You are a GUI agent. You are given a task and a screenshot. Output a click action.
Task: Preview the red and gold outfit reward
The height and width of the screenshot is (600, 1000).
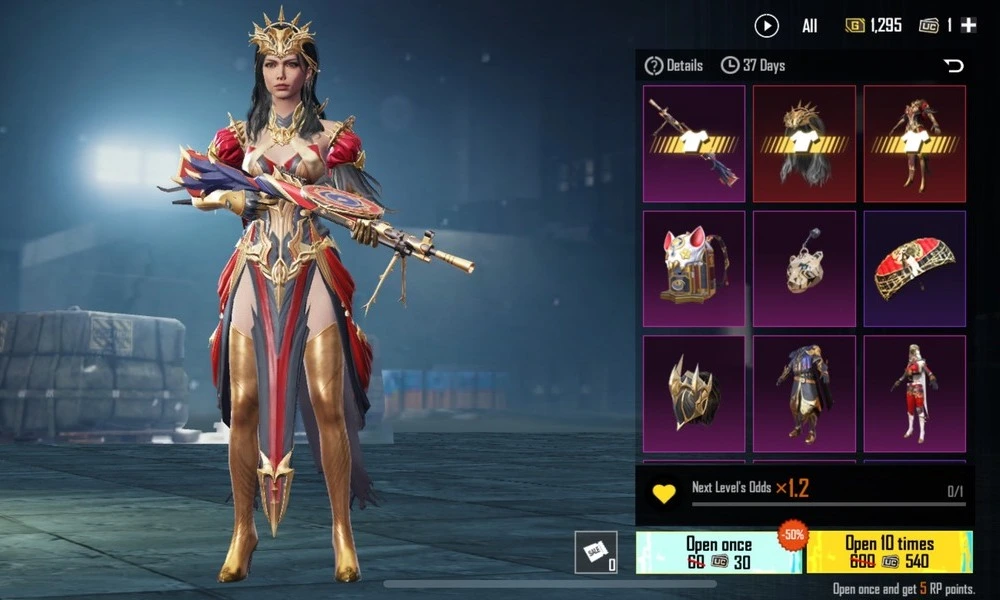pos(915,144)
